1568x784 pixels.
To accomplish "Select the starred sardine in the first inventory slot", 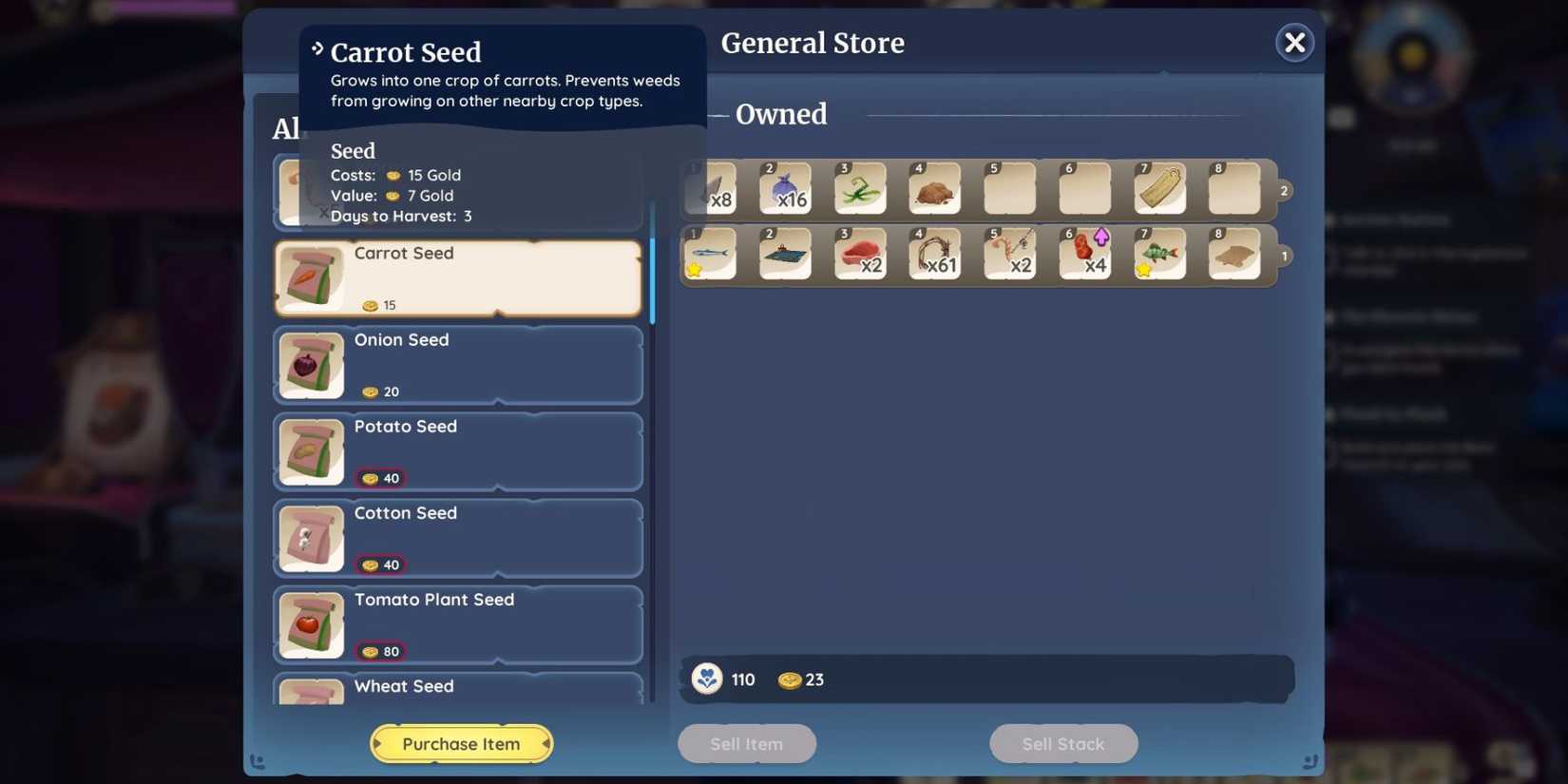I will pyautogui.click(x=709, y=254).
